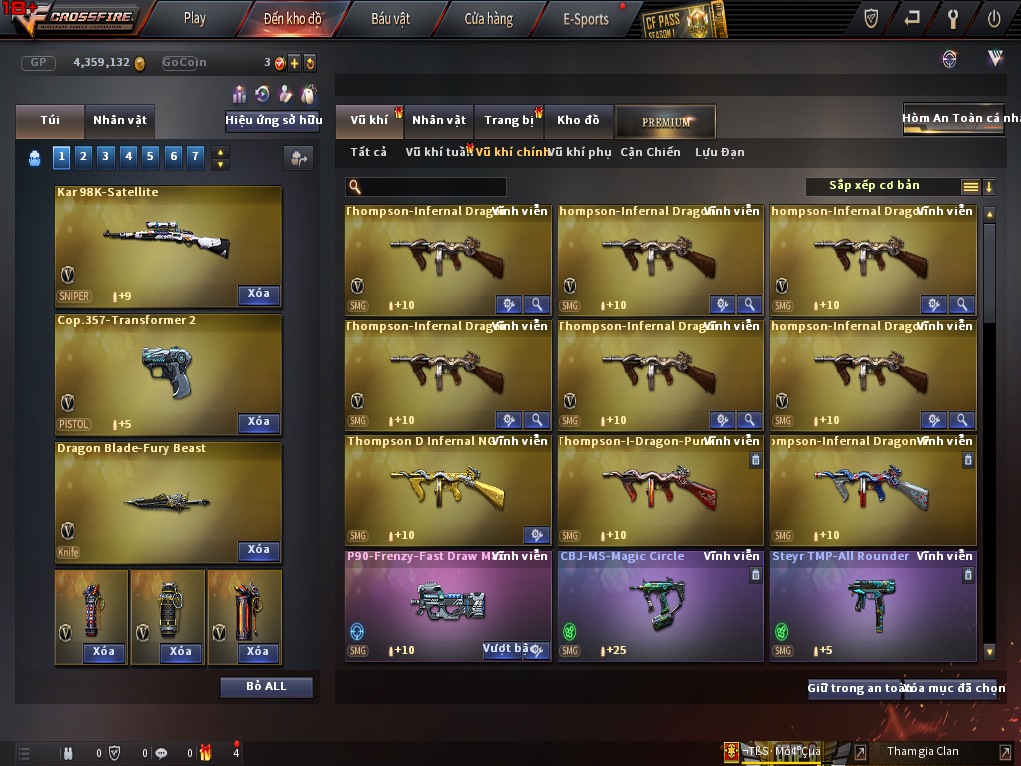This screenshot has height=766, width=1021.
Task: Click the Bỏ ALL button
Action: point(266,687)
